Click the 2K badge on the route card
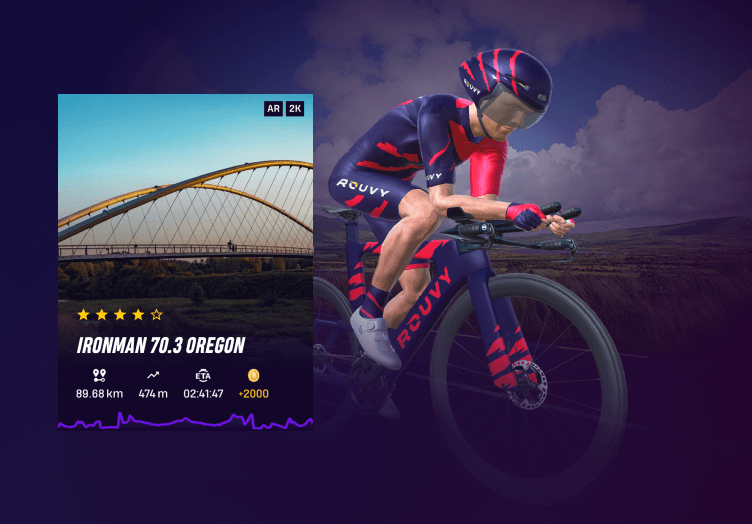The width and height of the screenshot is (752, 524). pyautogui.click(x=295, y=108)
